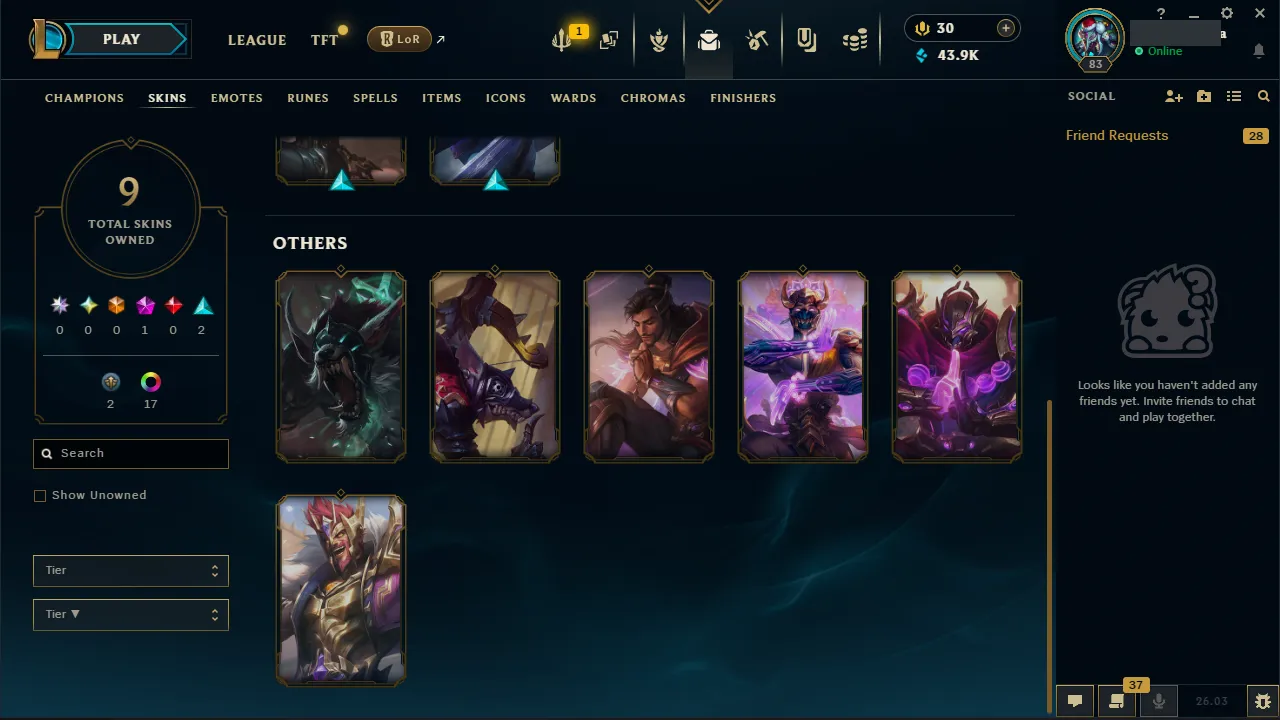The width and height of the screenshot is (1280, 720).
Task: Select the hammer crafting icon in the navbar
Action: [757, 40]
